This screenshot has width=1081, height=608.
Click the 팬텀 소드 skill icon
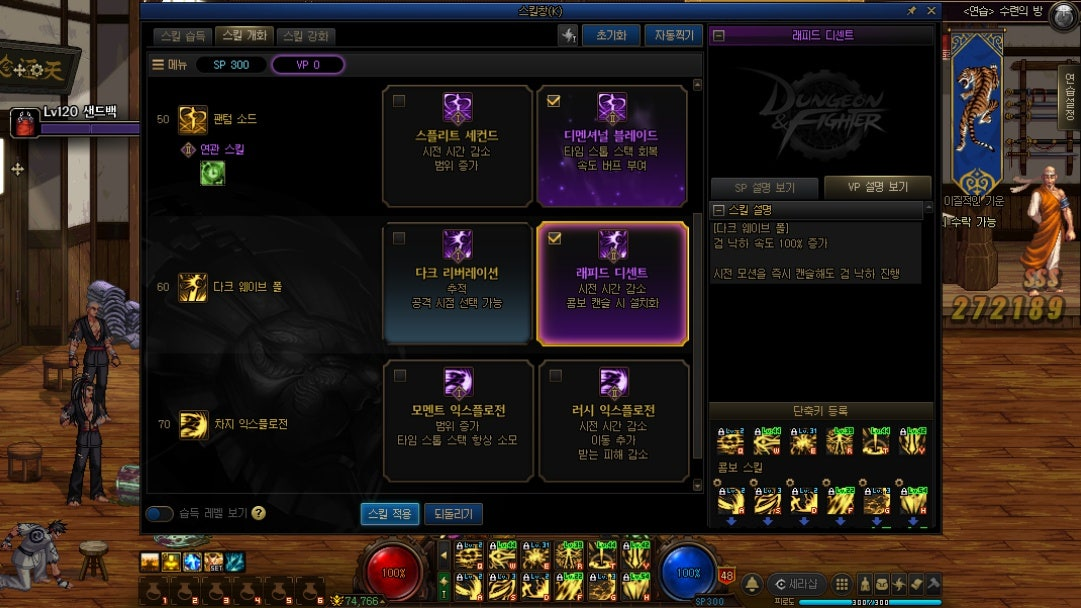192,120
